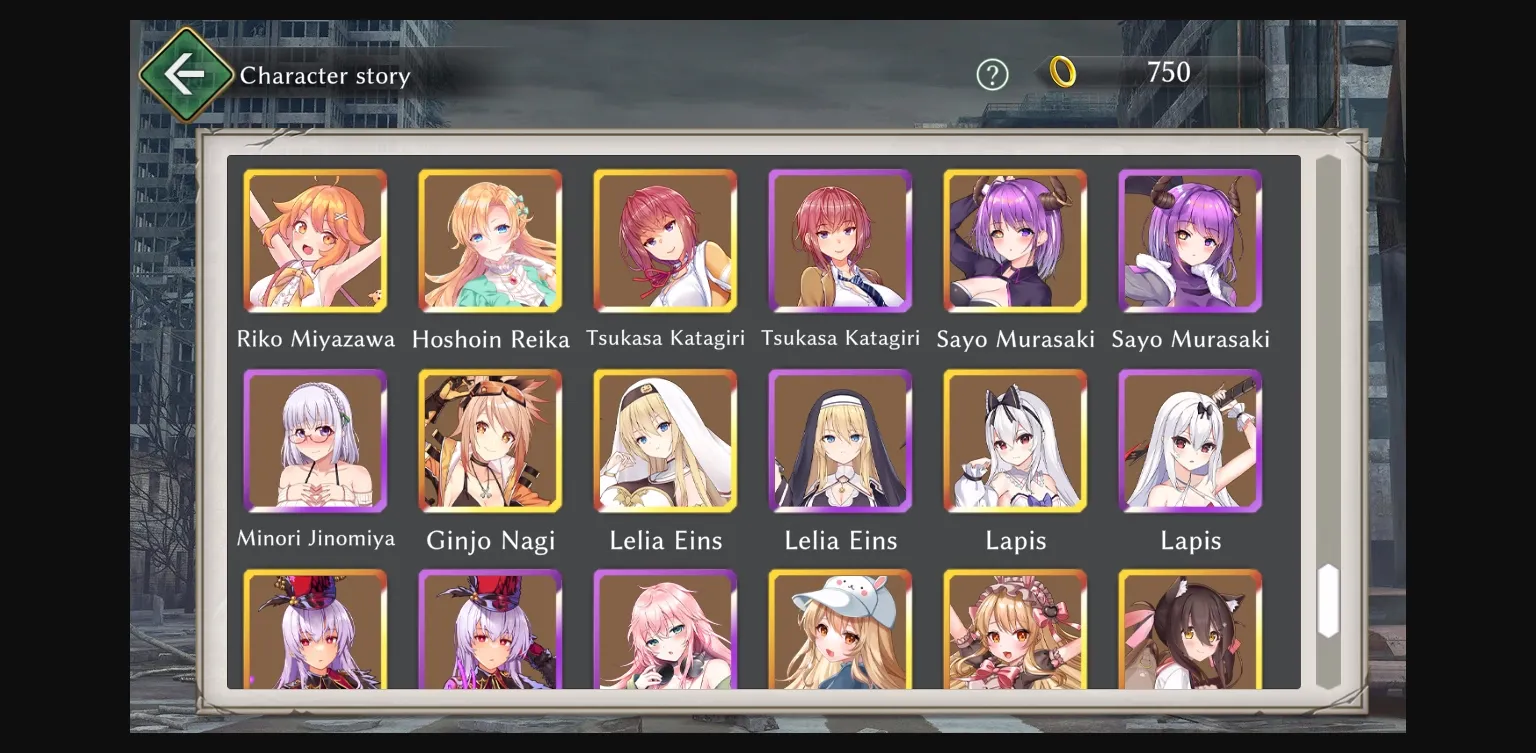Select the back arrow icon
Viewport: 1536px width, 753px height.
pos(186,72)
